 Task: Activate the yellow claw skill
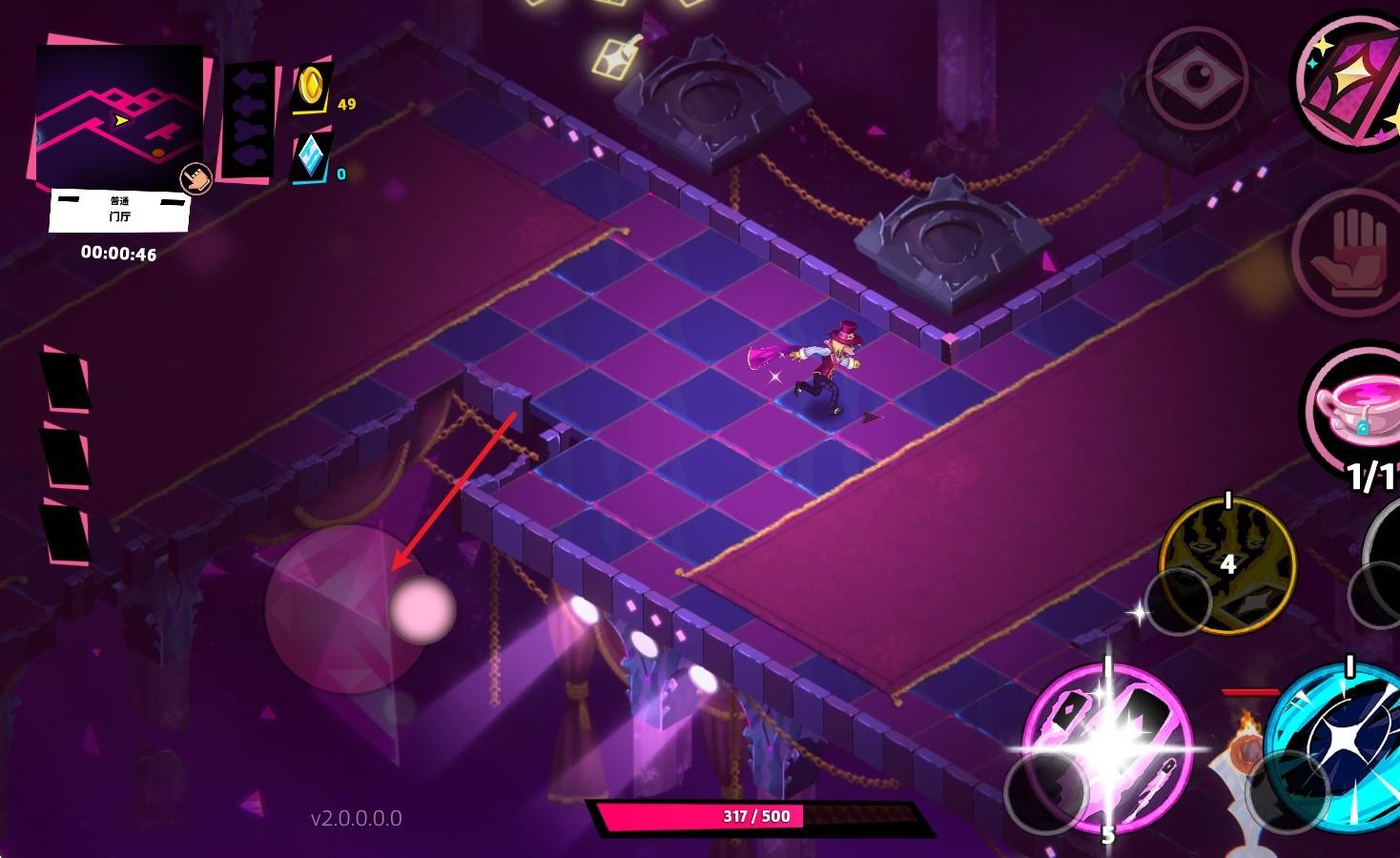coord(1227,564)
